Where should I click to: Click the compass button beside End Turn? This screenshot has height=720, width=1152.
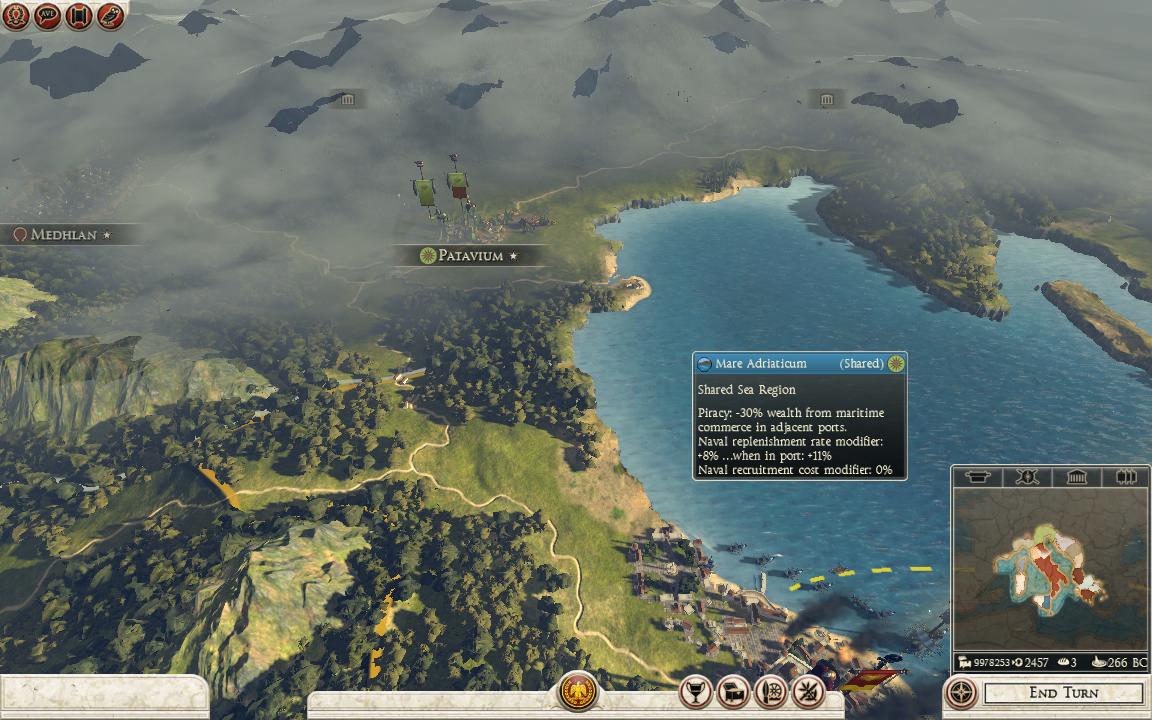pyautogui.click(x=962, y=692)
